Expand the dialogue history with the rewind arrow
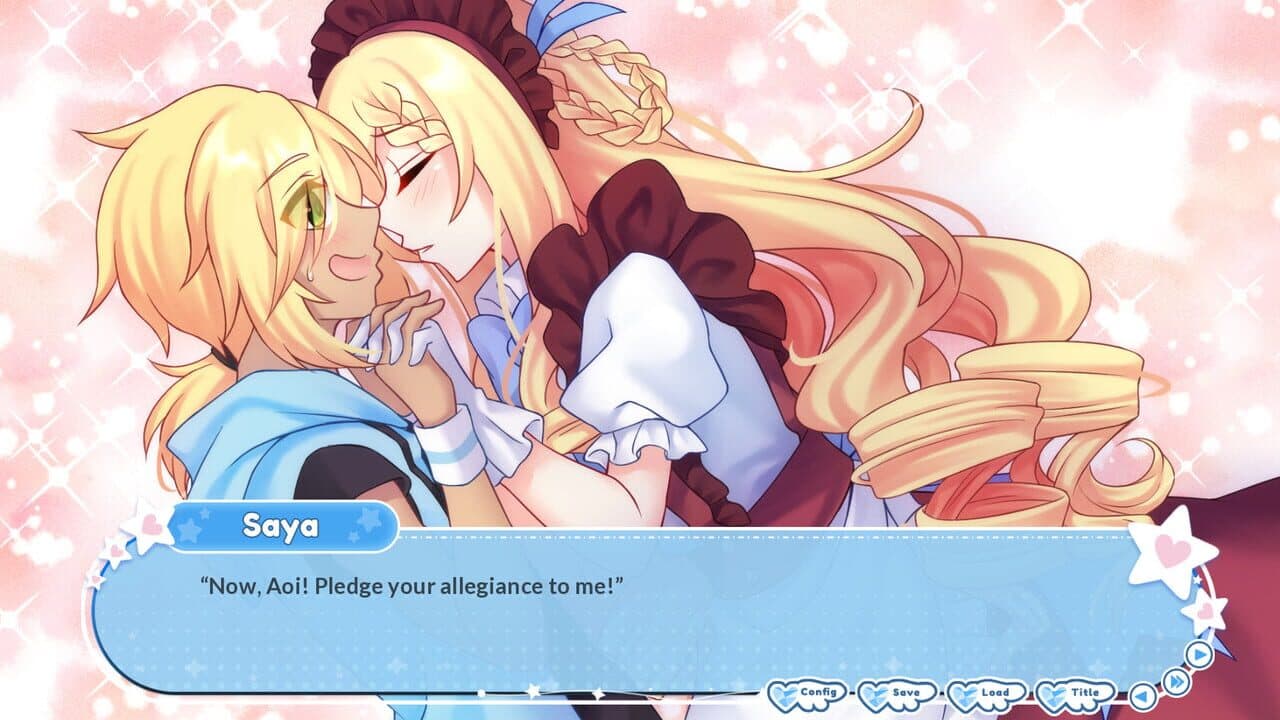The image size is (1280, 720). click(x=1142, y=695)
